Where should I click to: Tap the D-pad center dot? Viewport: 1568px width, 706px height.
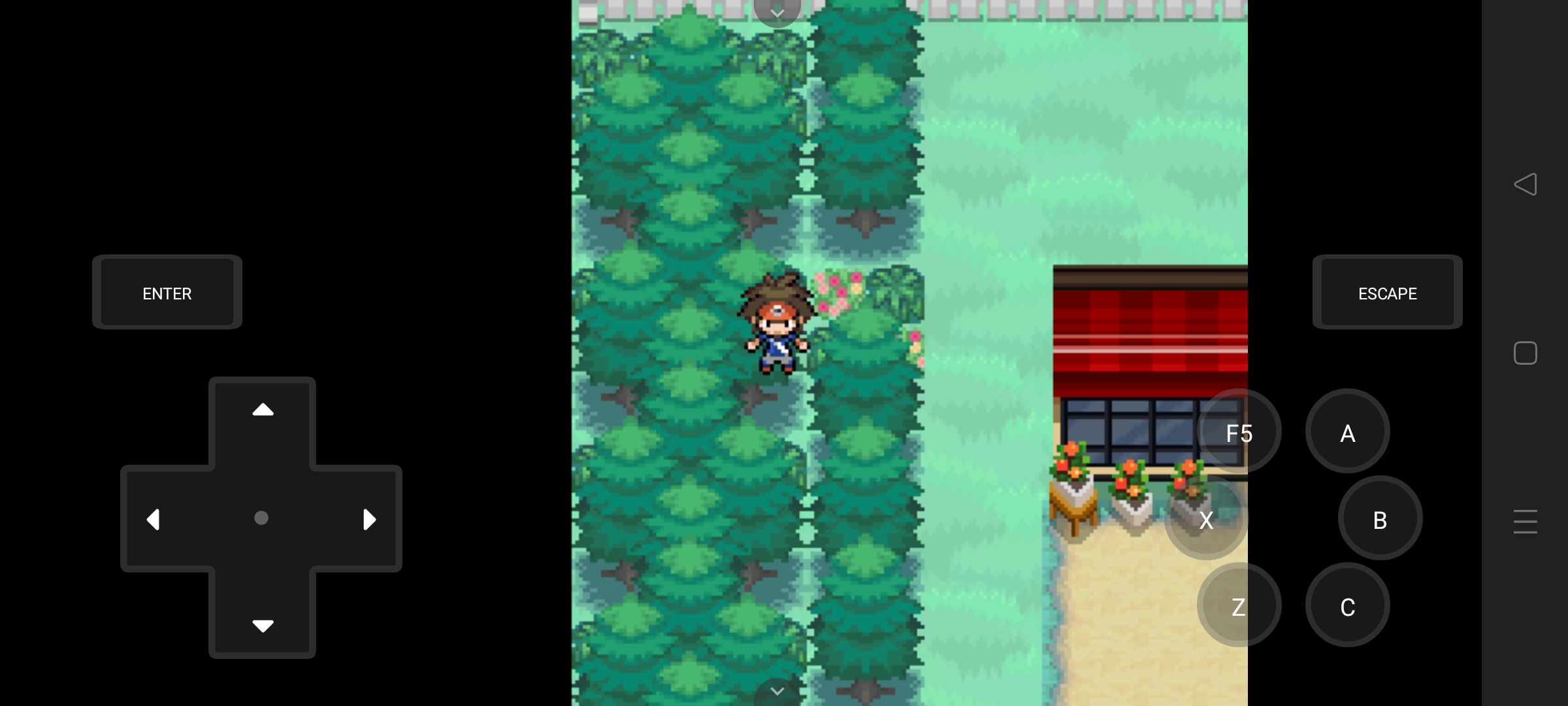262,518
